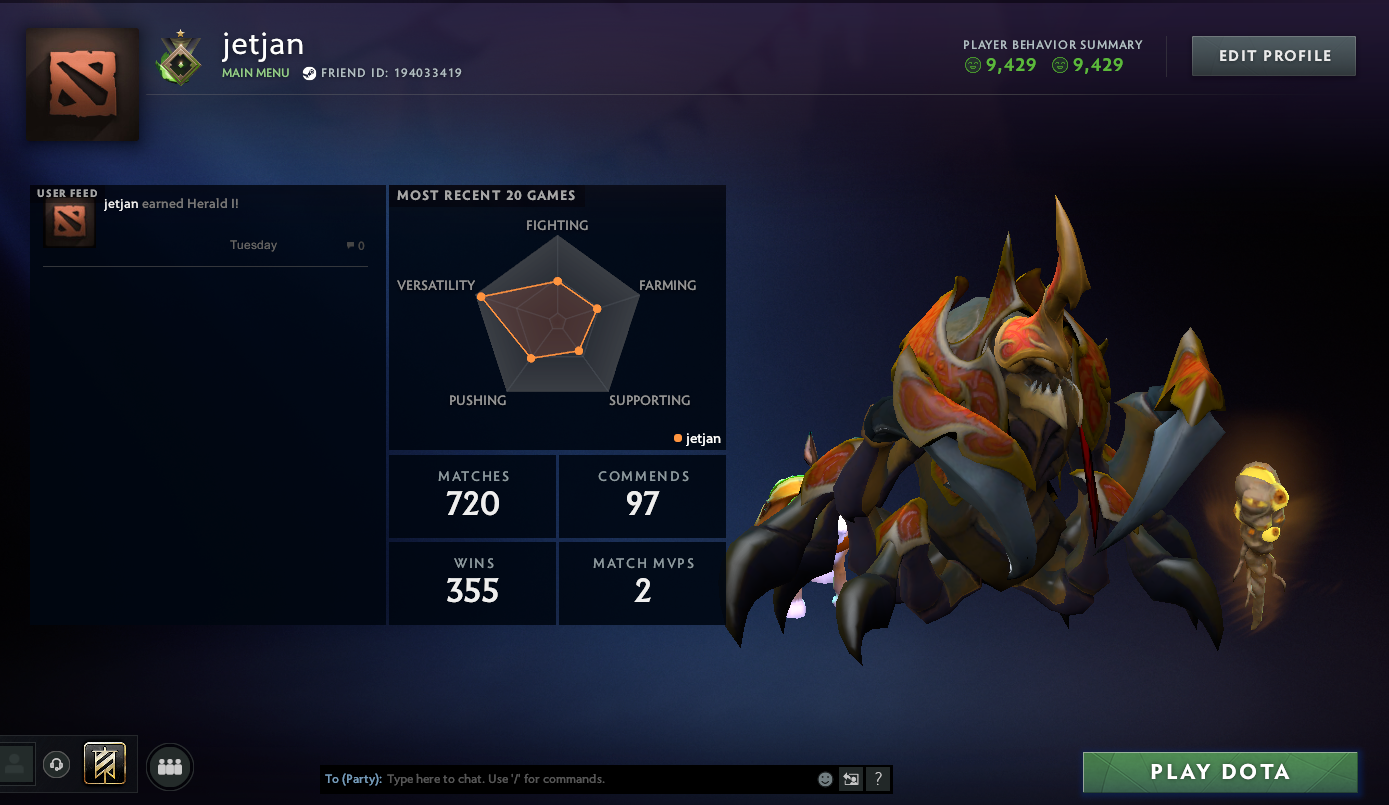
Task: Select the MATCHES 720 stat tile
Action: (x=472, y=495)
